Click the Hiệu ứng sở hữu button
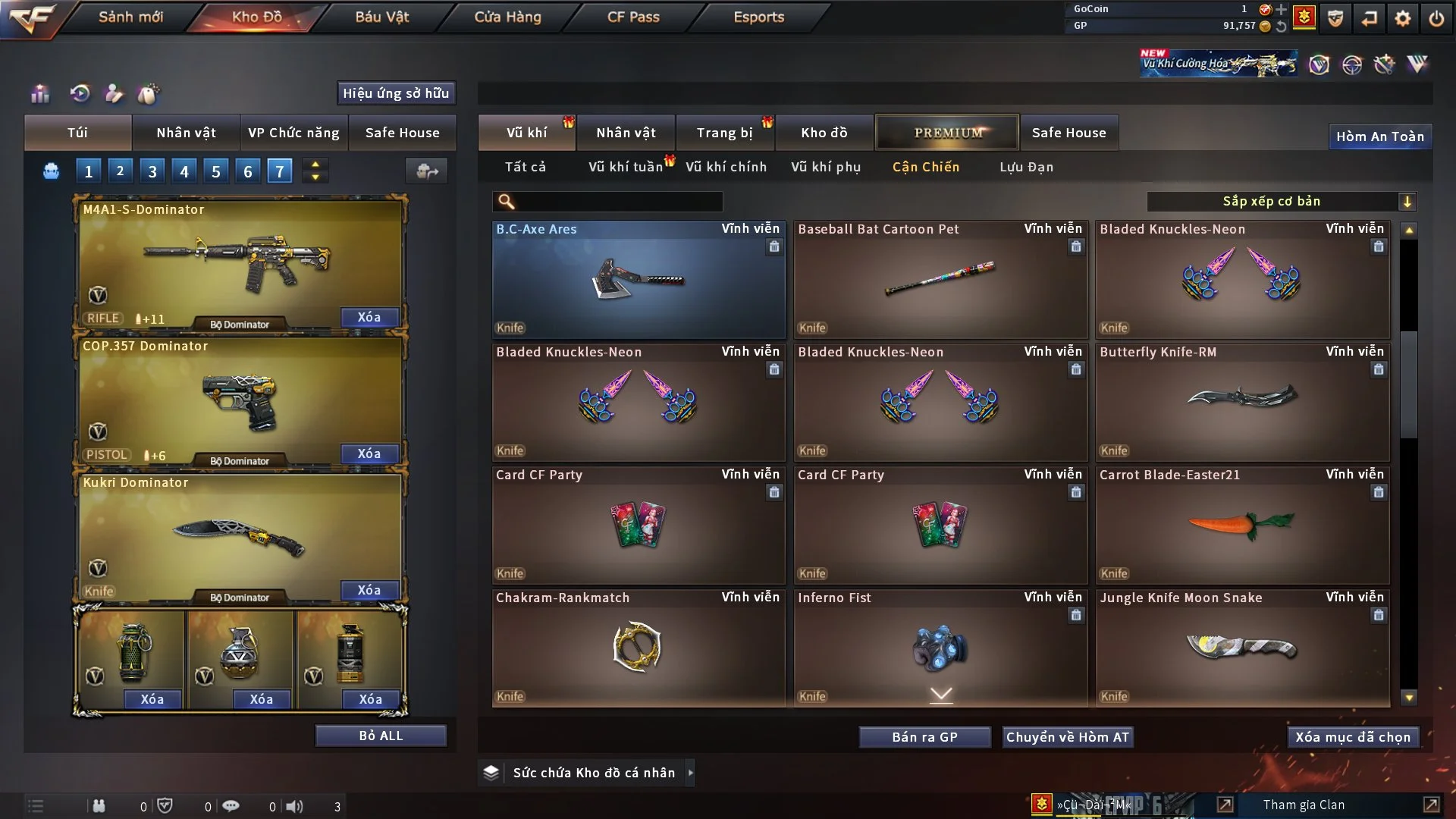The image size is (1456, 819). pyautogui.click(x=396, y=93)
